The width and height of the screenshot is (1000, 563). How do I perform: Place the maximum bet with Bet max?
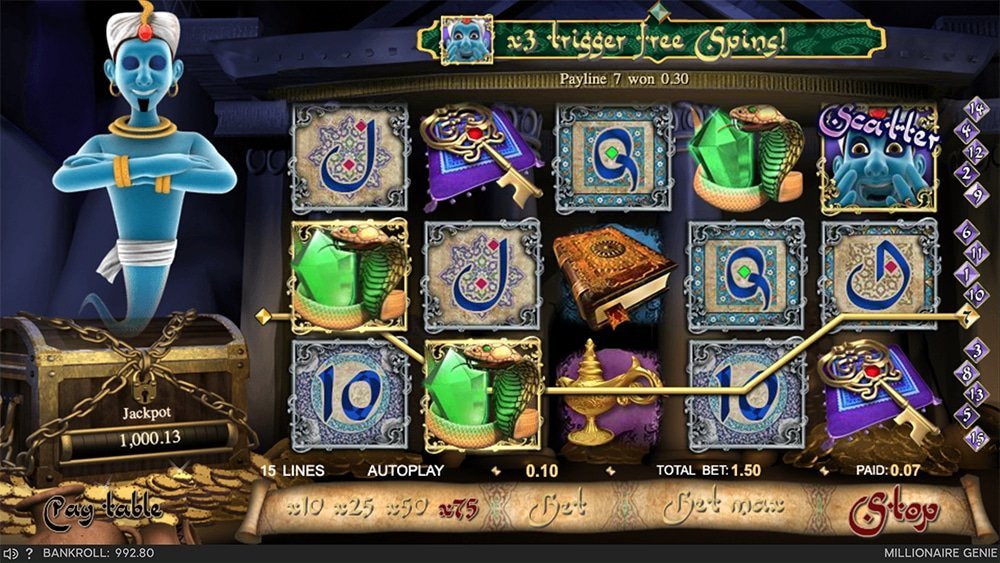click(x=715, y=509)
